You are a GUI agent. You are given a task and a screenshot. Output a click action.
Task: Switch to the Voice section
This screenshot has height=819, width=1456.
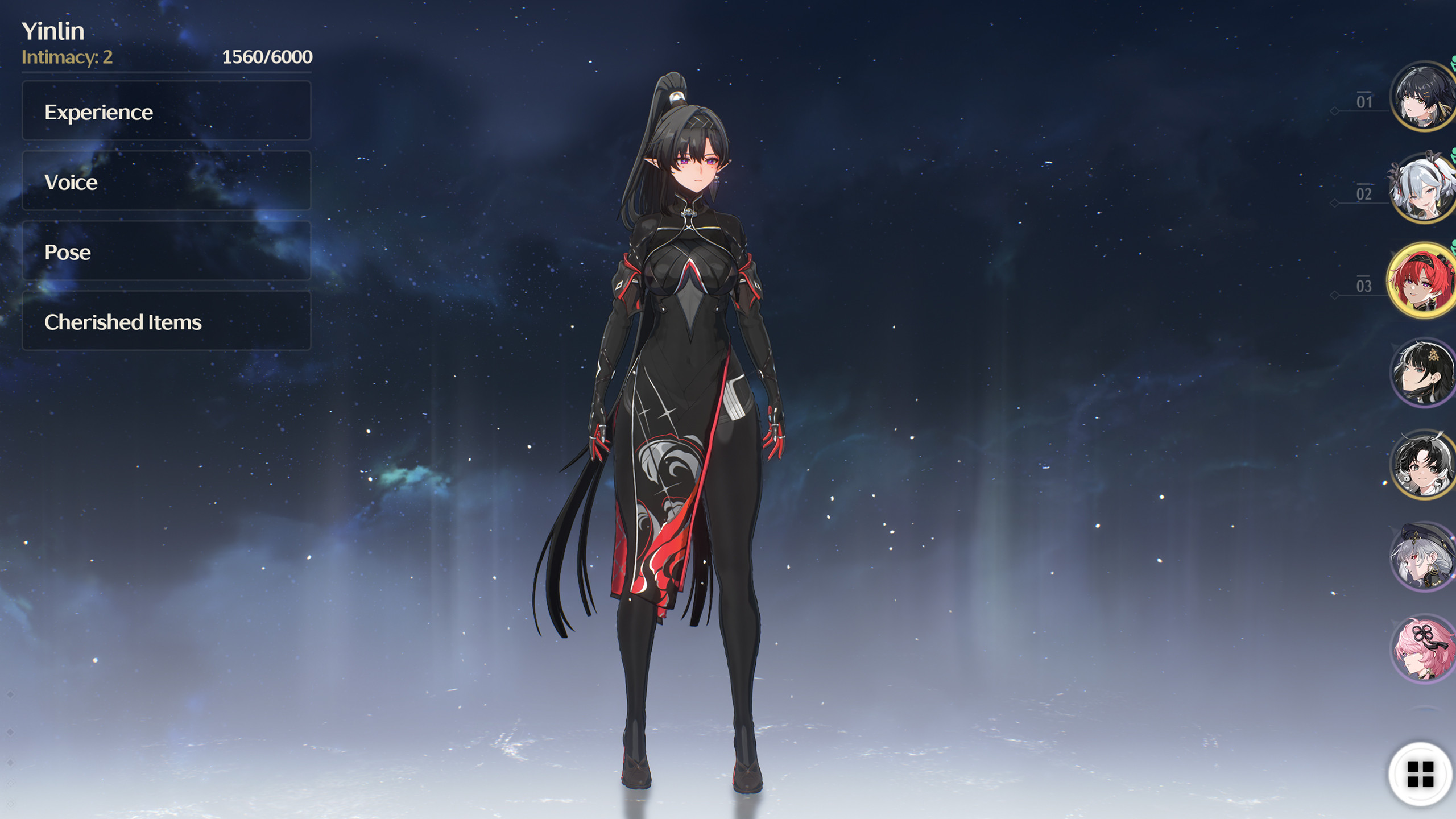pos(166,182)
